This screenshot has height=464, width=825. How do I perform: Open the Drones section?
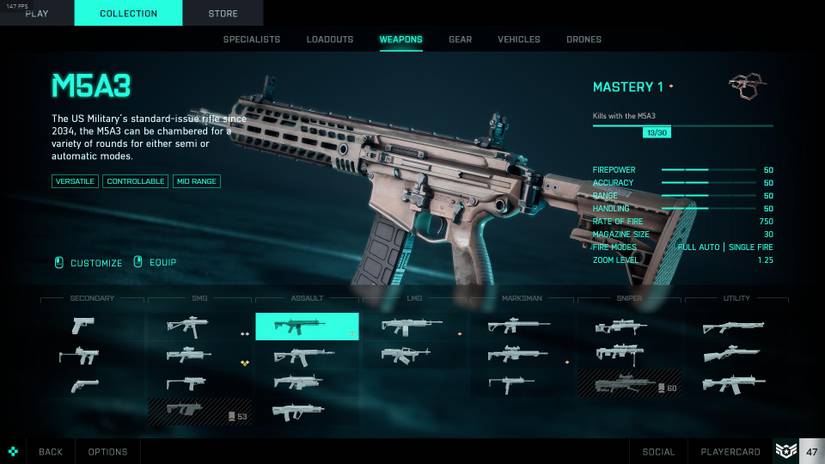584,40
